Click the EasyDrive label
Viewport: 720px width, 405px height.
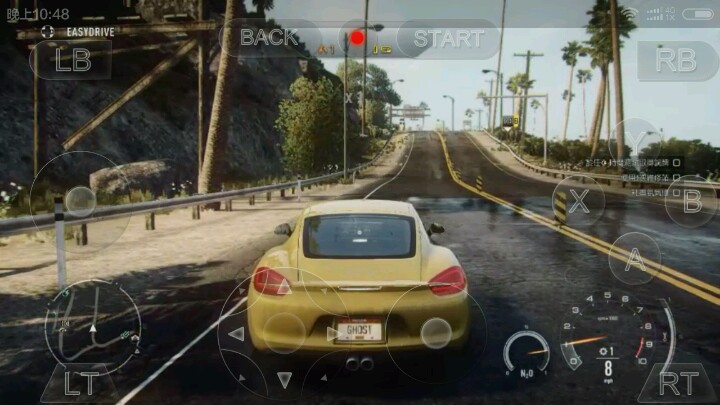click(89, 32)
